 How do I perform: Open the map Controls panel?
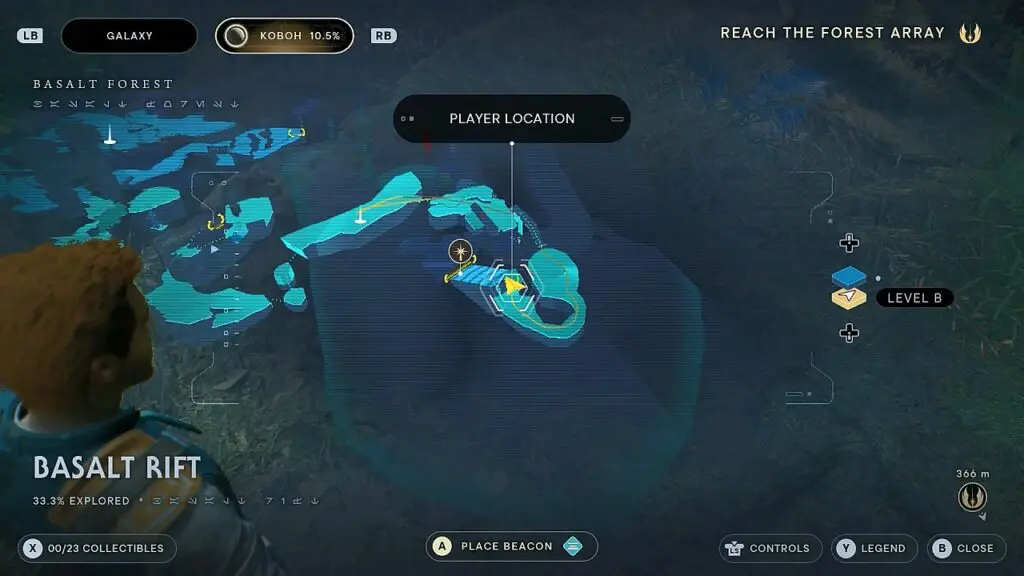click(769, 548)
